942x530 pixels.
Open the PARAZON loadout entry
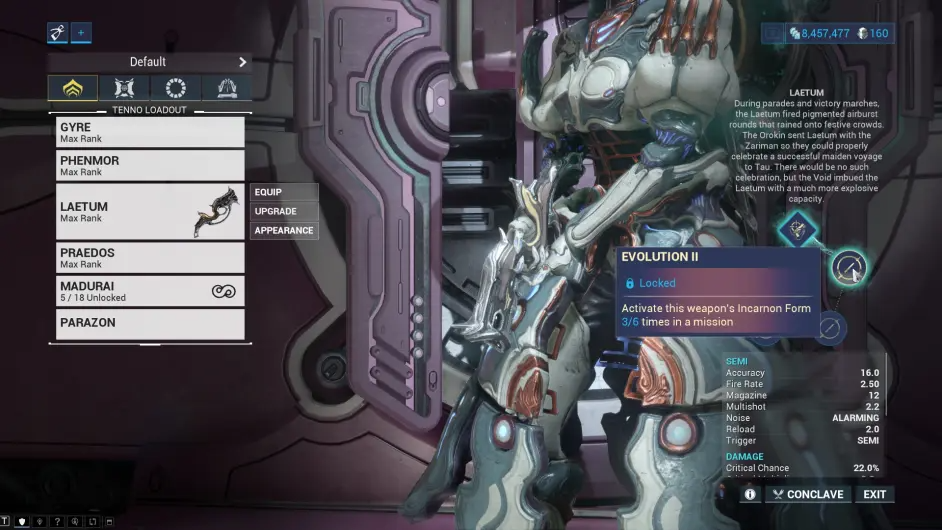(150, 323)
